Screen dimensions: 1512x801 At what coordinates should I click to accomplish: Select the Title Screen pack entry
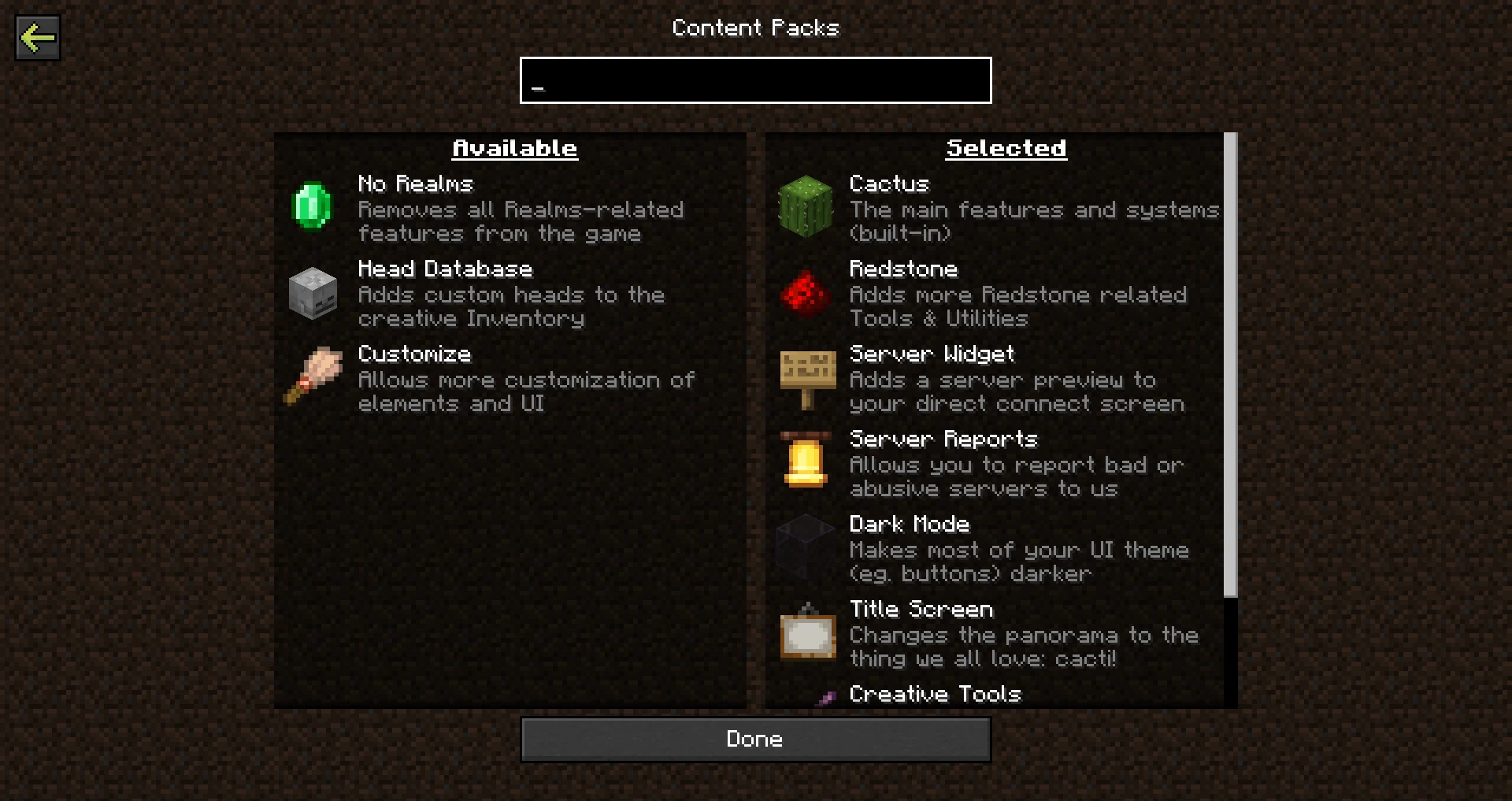point(921,609)
